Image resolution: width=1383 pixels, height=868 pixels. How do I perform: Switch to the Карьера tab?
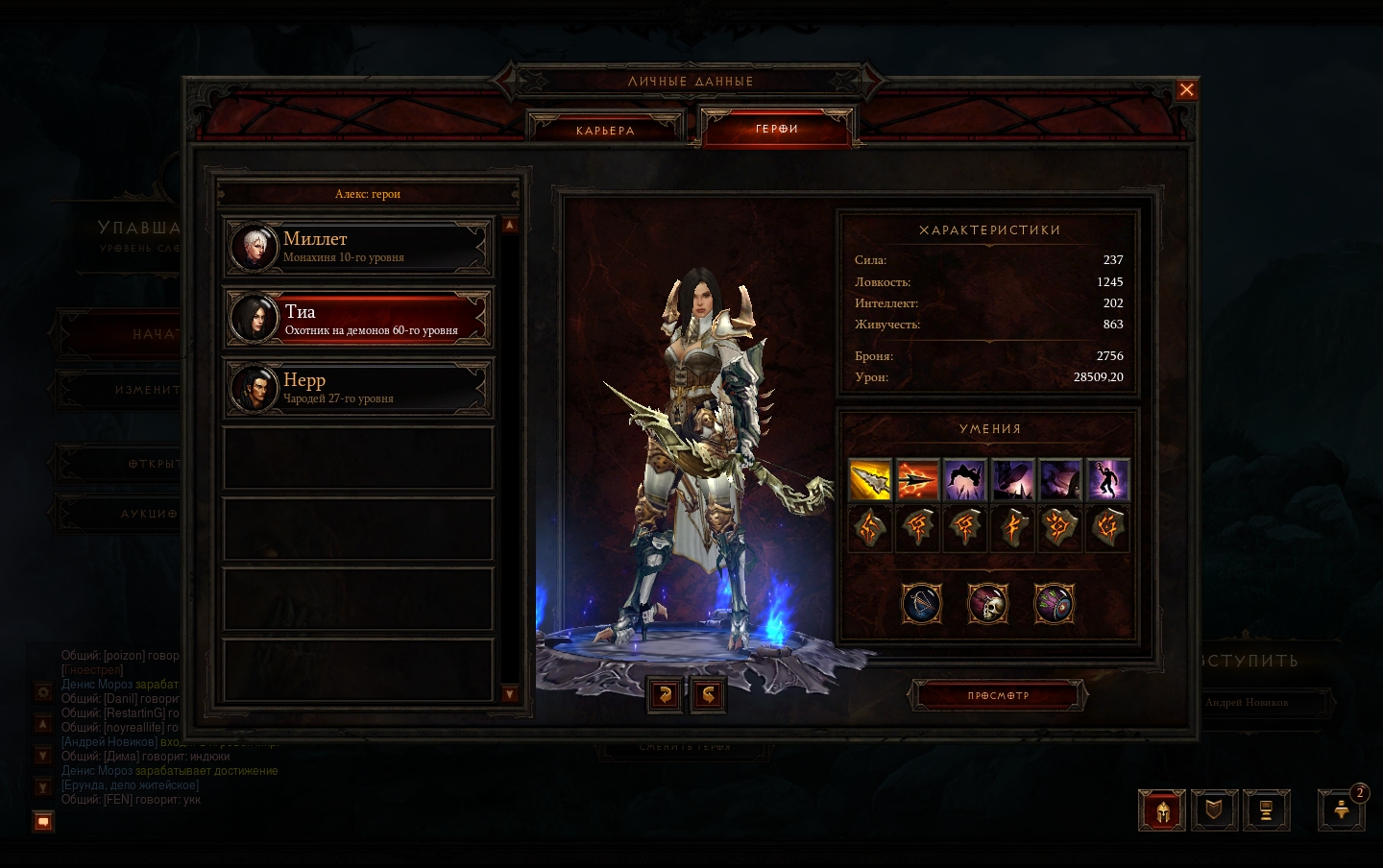(605, 131)
